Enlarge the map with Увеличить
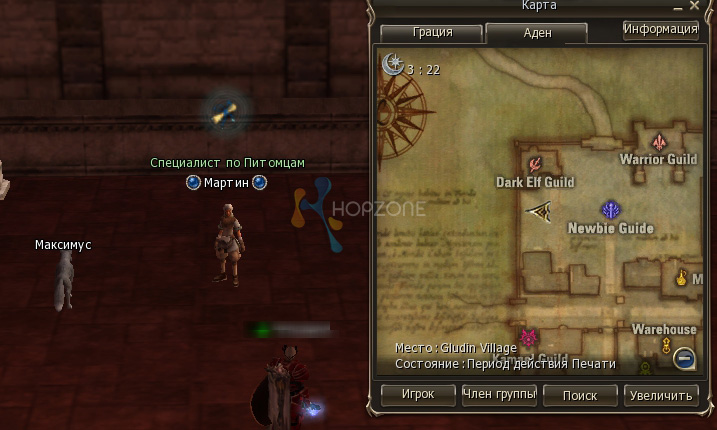The width and height of the screenshot is (717, 430). point(661,394)
